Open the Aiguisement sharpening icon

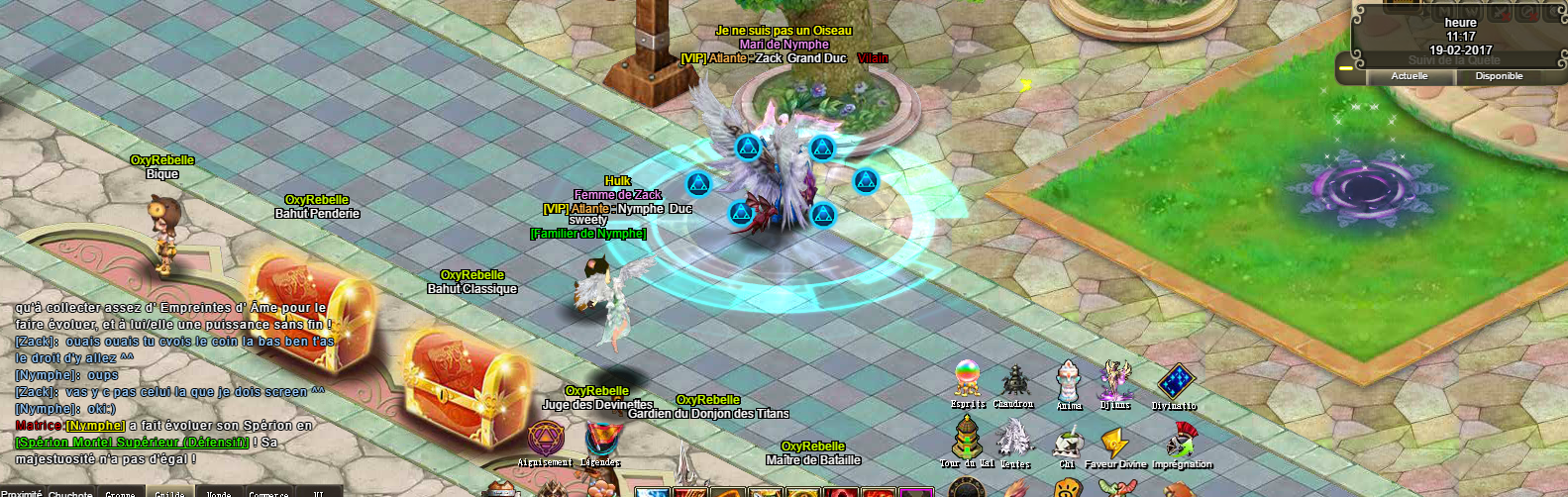[546, 439]
